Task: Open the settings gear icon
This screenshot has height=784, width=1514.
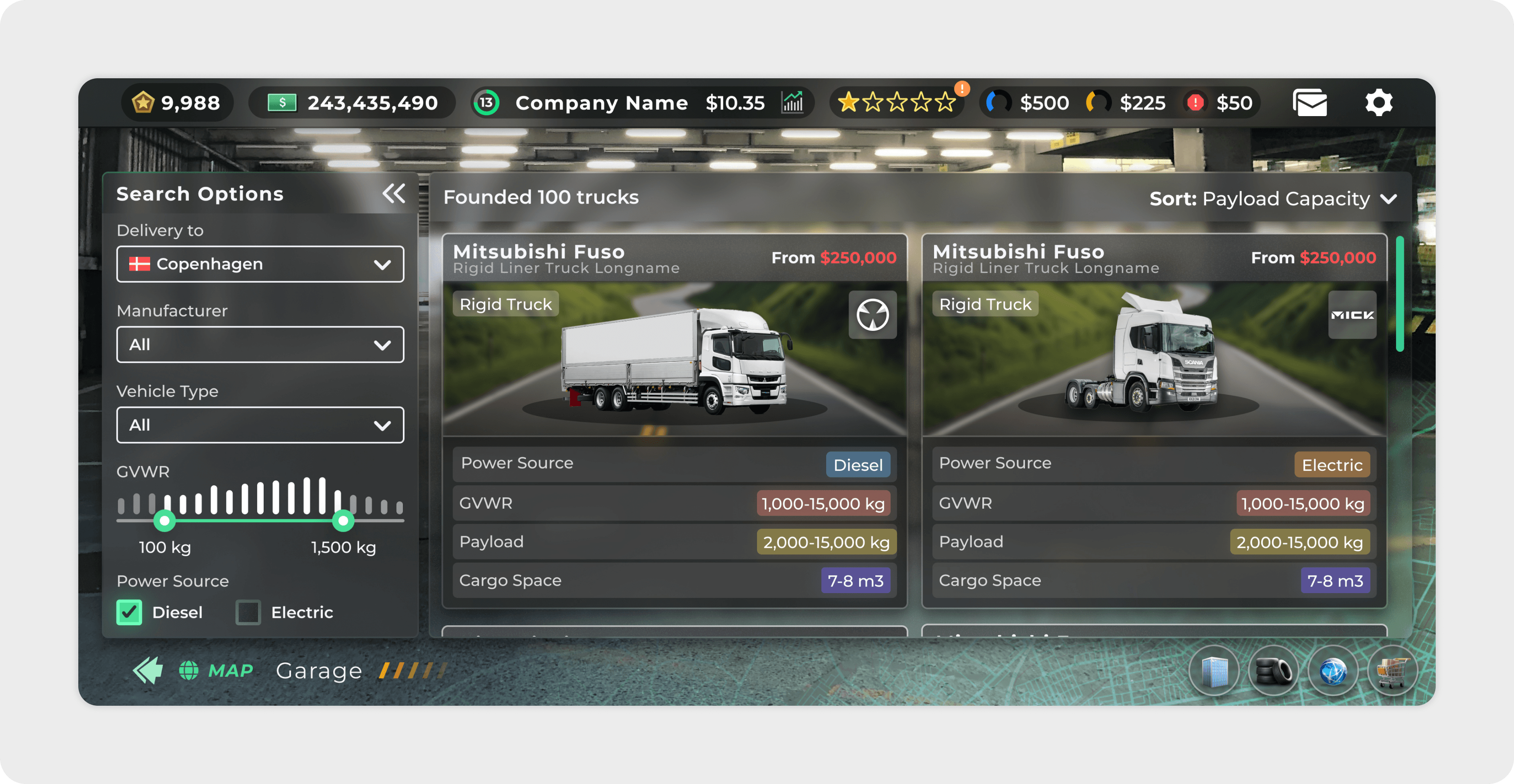Action: [1378, 102]
